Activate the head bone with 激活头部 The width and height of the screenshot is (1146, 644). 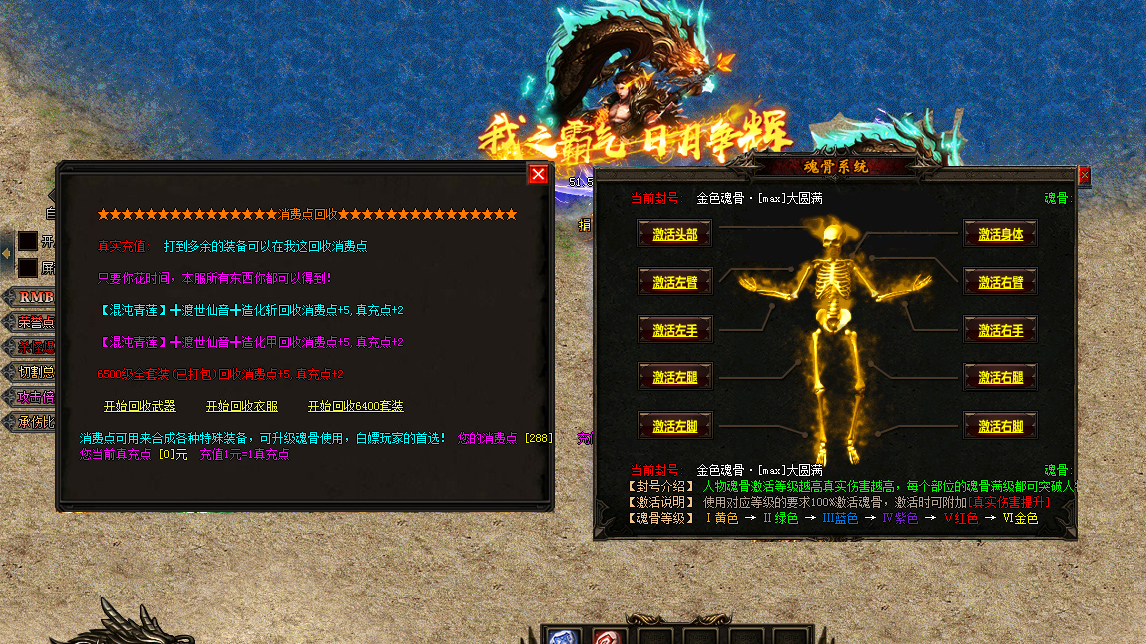point(675,234)
